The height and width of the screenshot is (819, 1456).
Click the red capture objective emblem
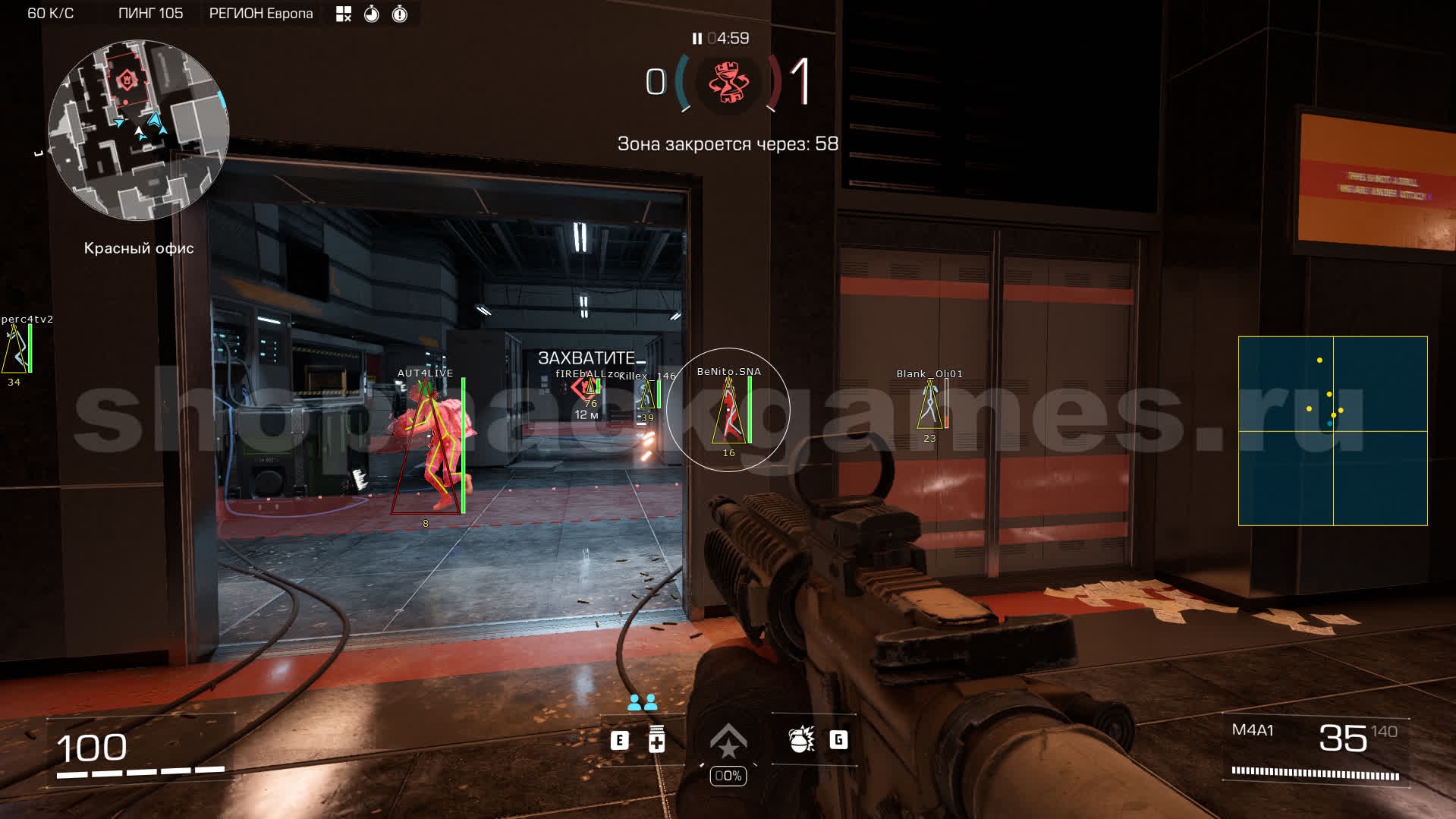(728, 82)
